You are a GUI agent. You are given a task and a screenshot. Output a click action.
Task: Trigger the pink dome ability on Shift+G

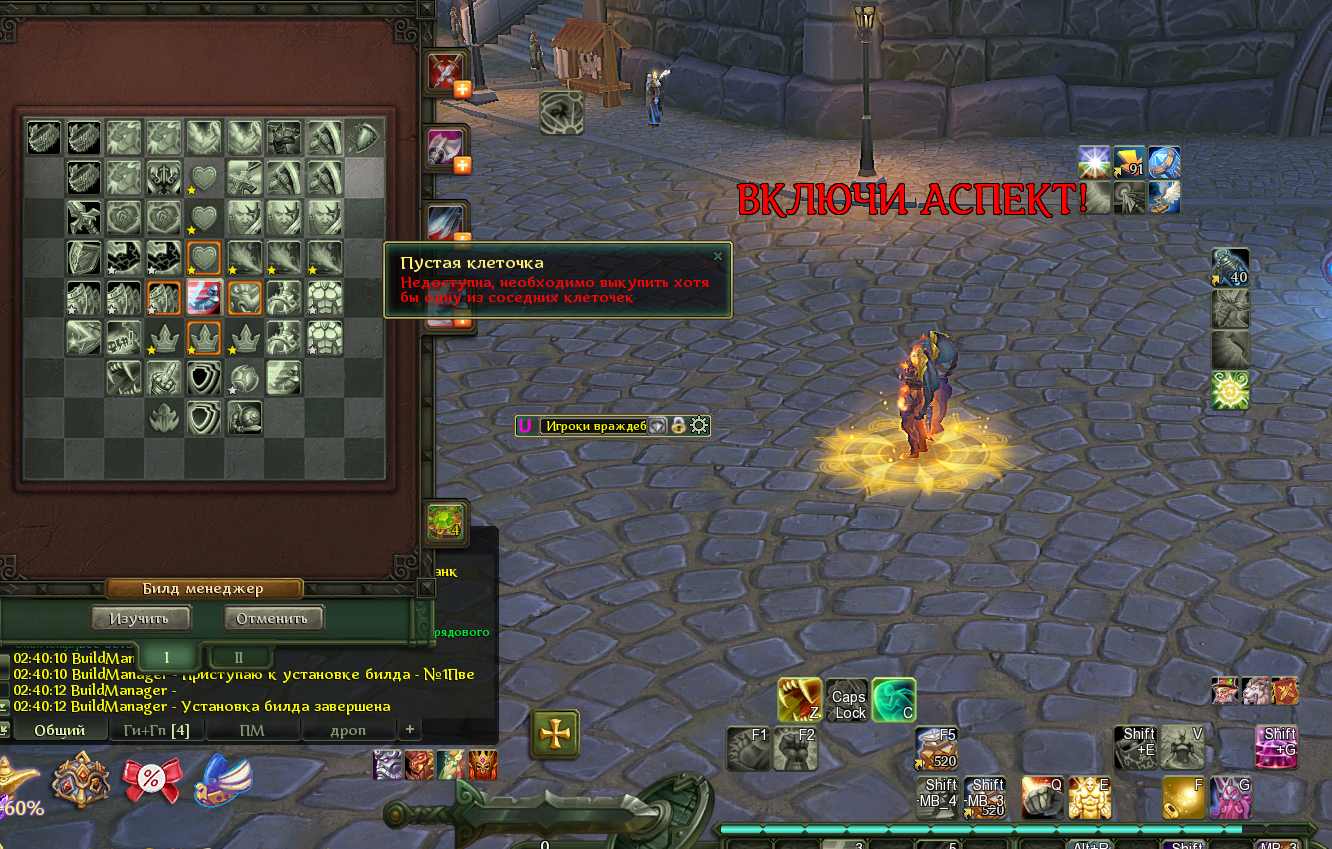(x=1276, y=747)
